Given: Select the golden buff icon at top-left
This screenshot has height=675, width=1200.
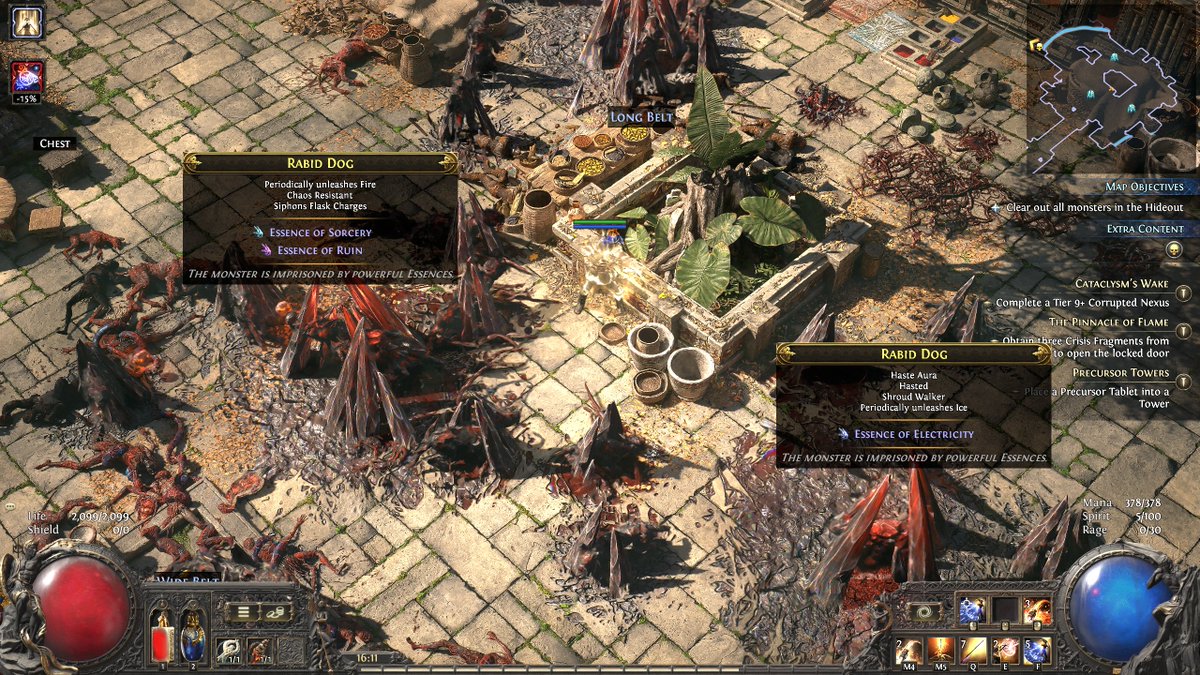Looking at the screenshot, I should pos(27,22).
